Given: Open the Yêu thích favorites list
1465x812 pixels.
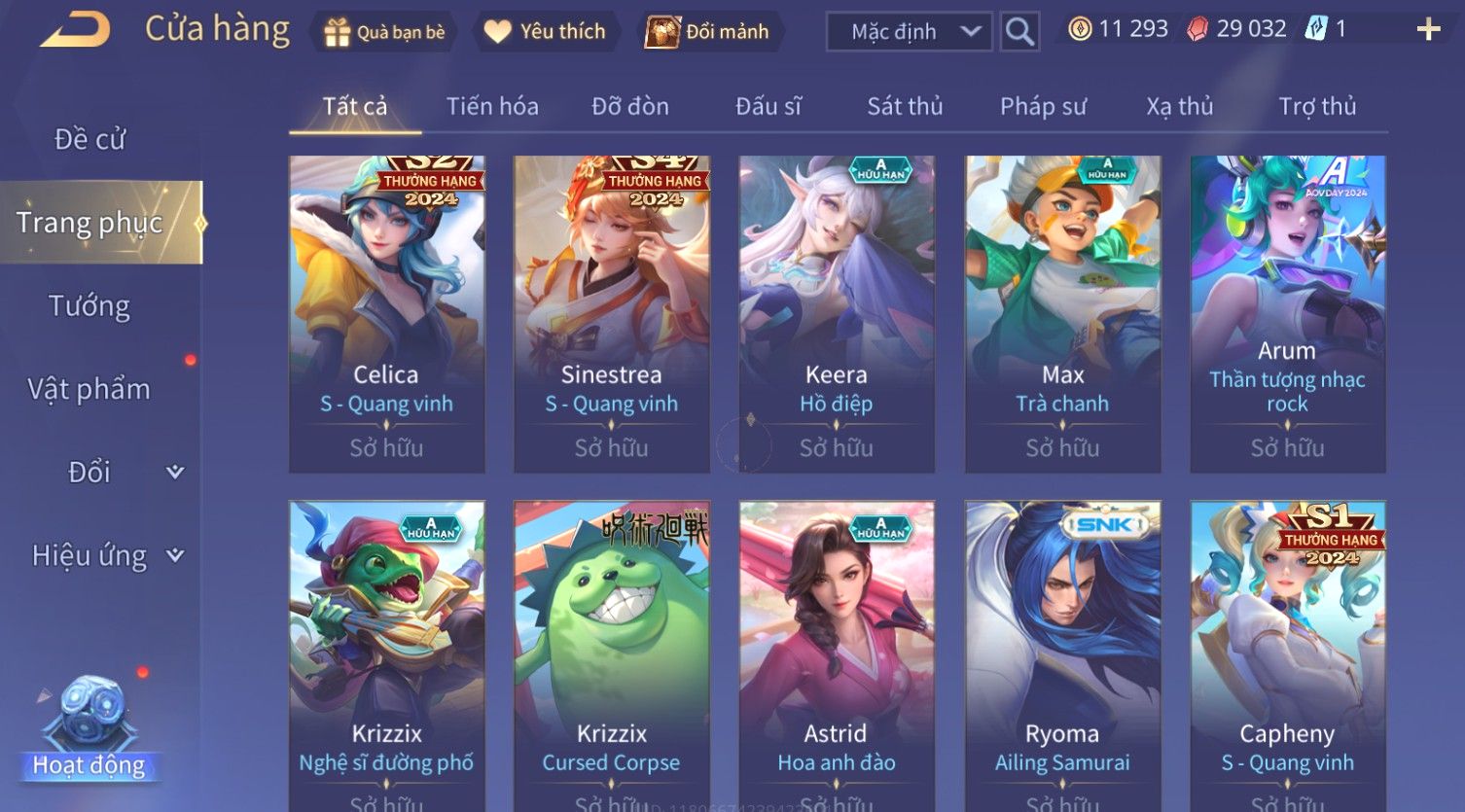Looking at the screenshot, I should pyautogui.click(x=546, y=32).
